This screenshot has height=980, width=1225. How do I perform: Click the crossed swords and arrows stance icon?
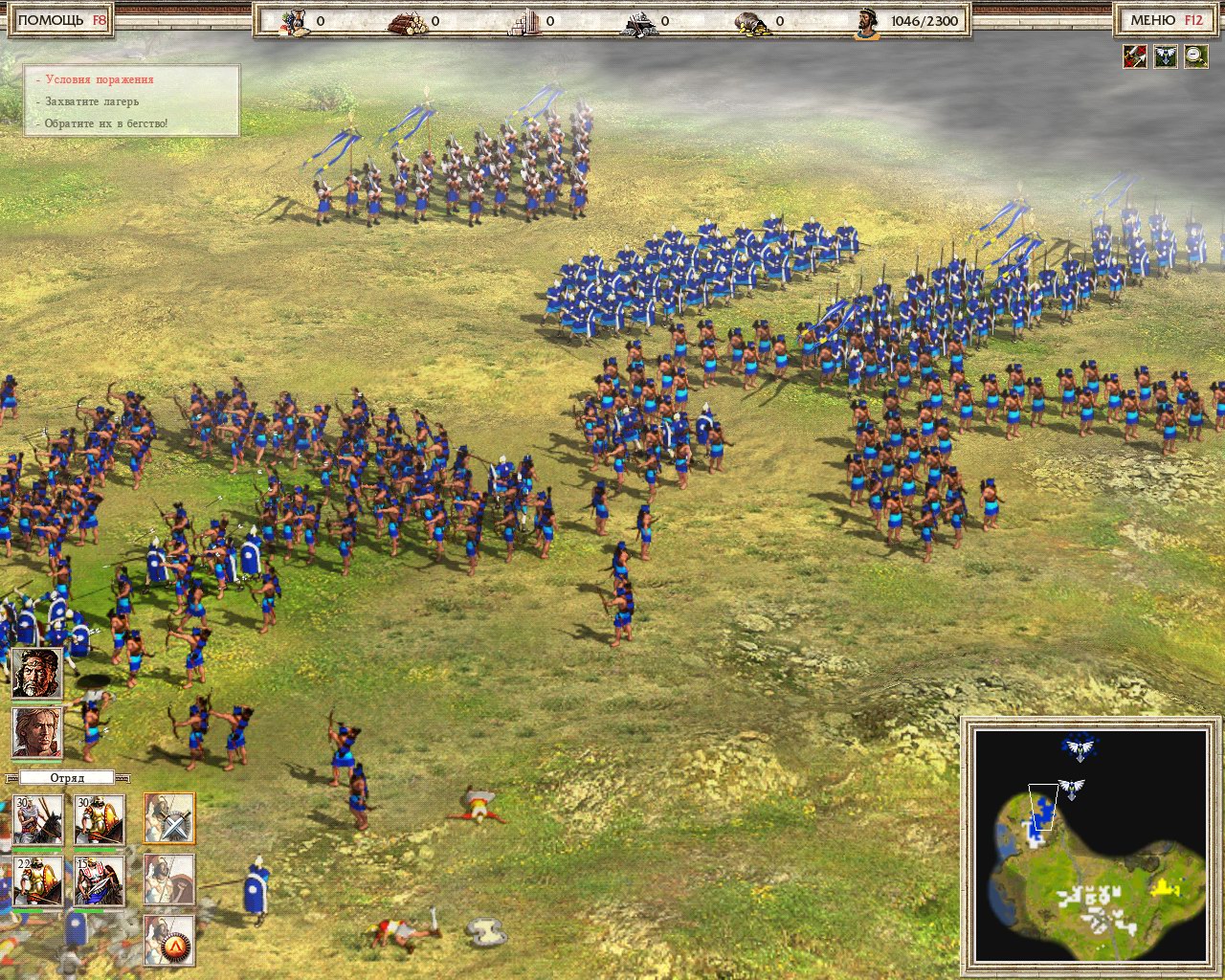coord(1136,56)
